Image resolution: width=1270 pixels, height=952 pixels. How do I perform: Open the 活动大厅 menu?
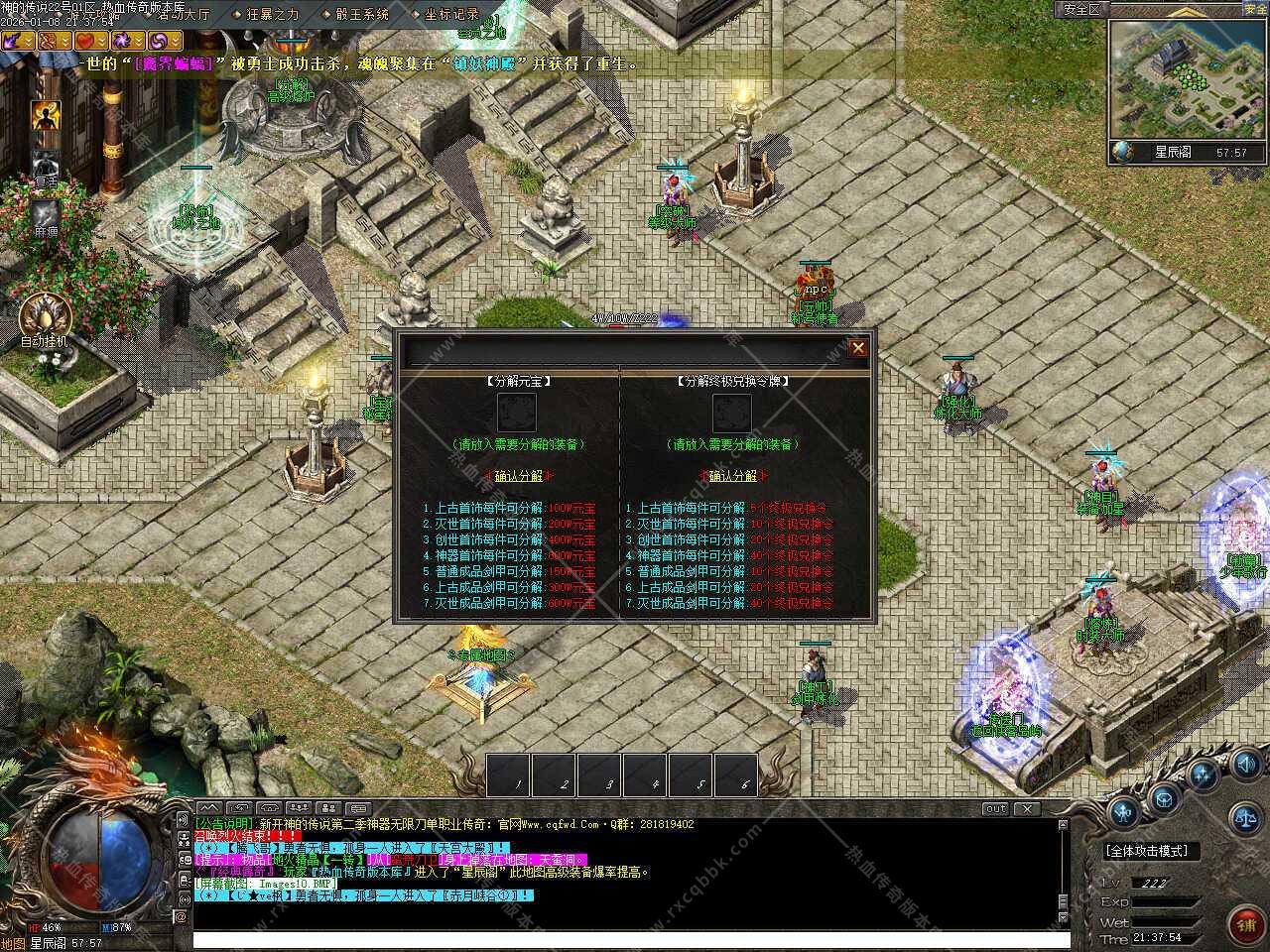point(184,15)
